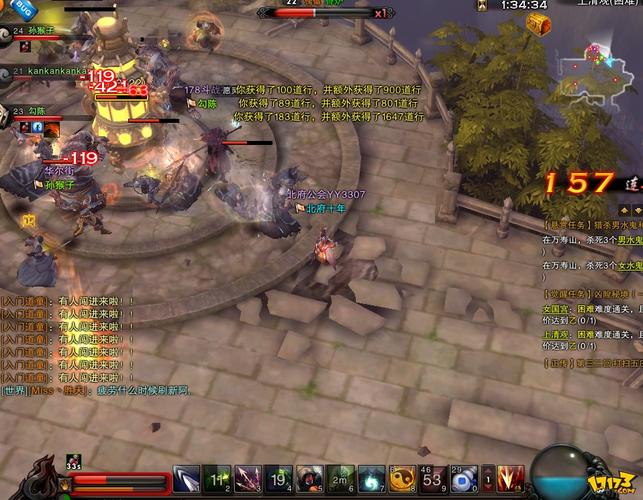Activate the yin-yang symbol skill
This screenshot has height=500, width=643.
click(x=402, y=479)
